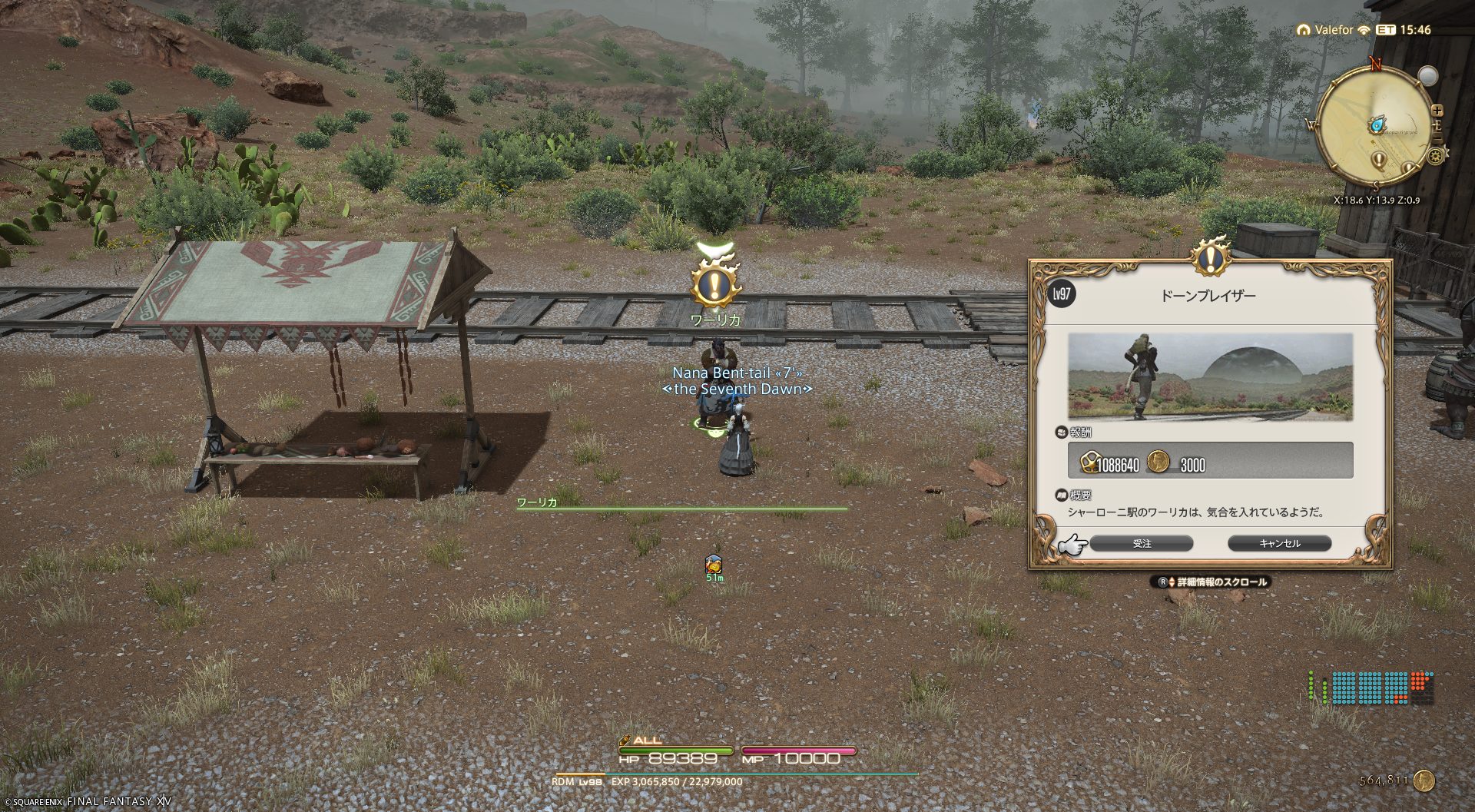Click the RDM experience bar
This screenshot has height=812, width=1475.
[x=736, y=775]
